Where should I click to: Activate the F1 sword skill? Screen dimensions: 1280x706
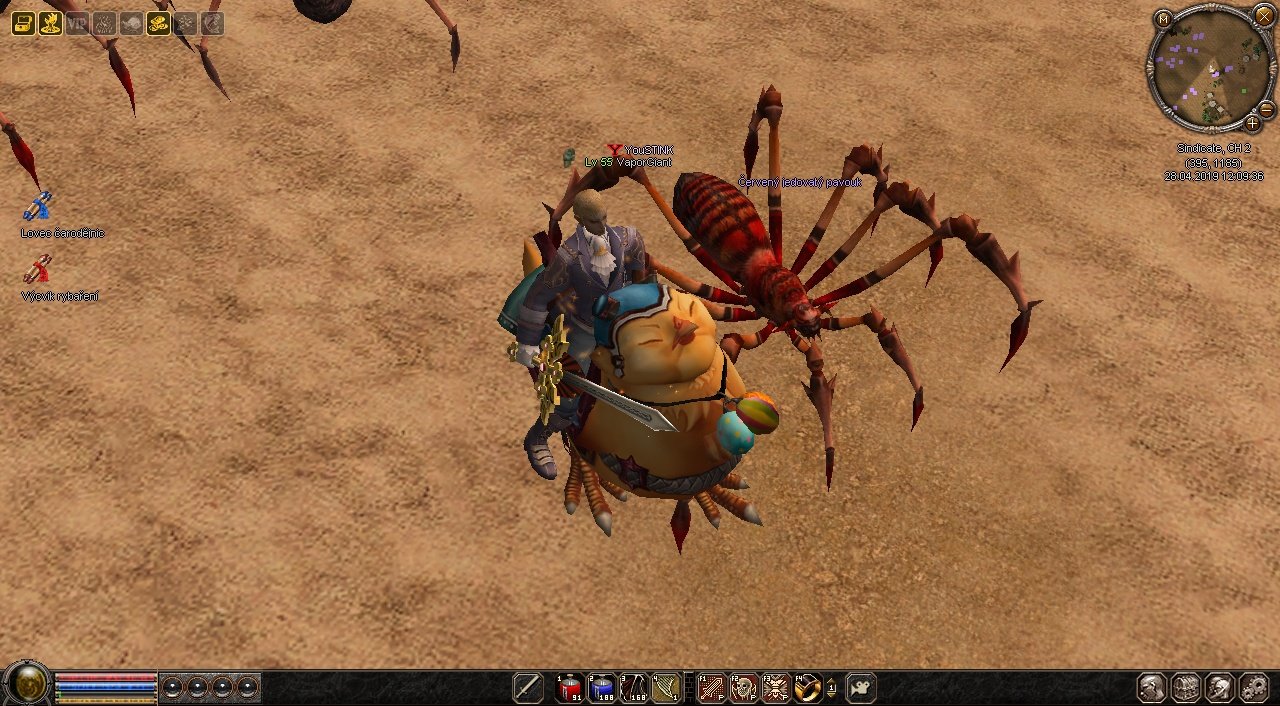tap(712, 688)
